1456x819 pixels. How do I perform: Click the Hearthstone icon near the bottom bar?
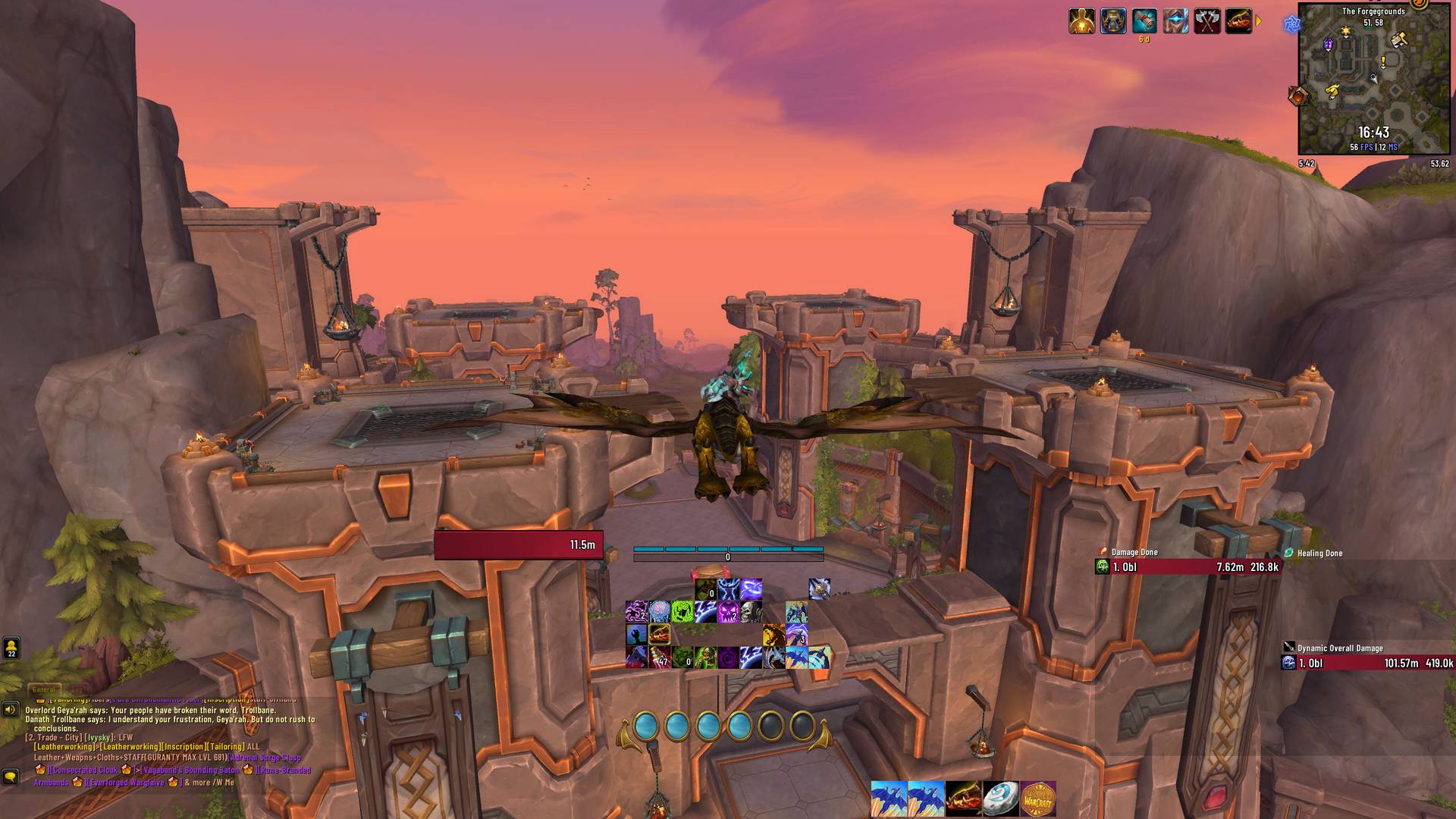point(1000,798)
